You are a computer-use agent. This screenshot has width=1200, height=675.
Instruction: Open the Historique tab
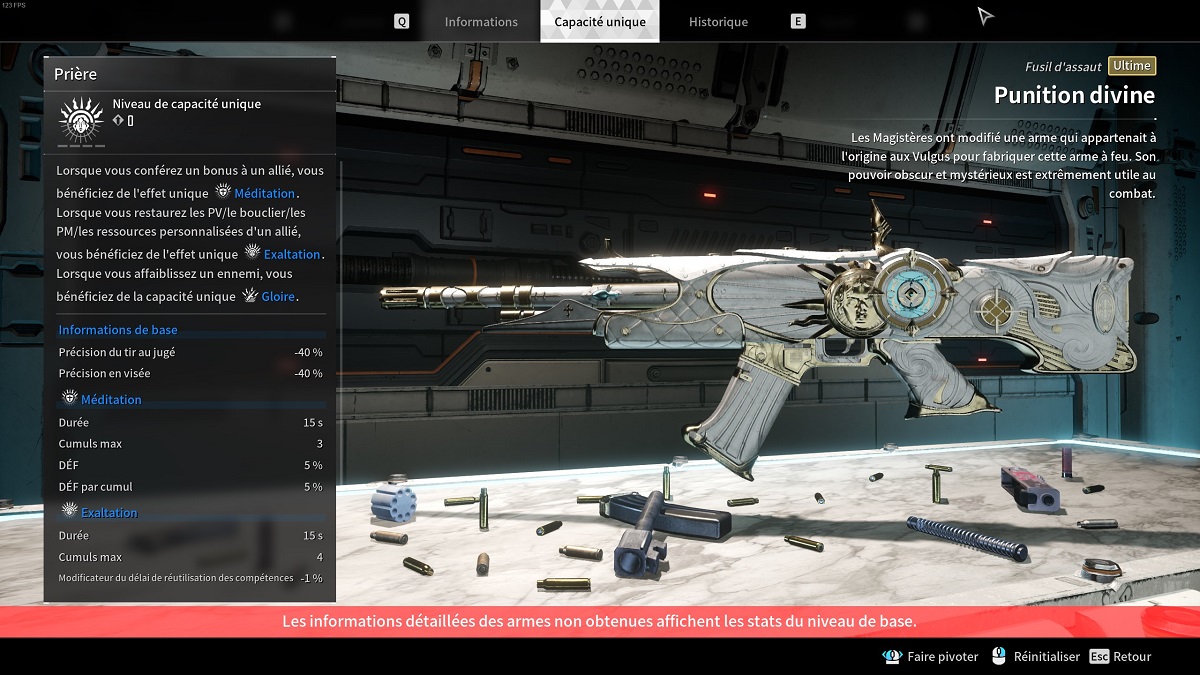pyautogui.click(x=718, y=22)
